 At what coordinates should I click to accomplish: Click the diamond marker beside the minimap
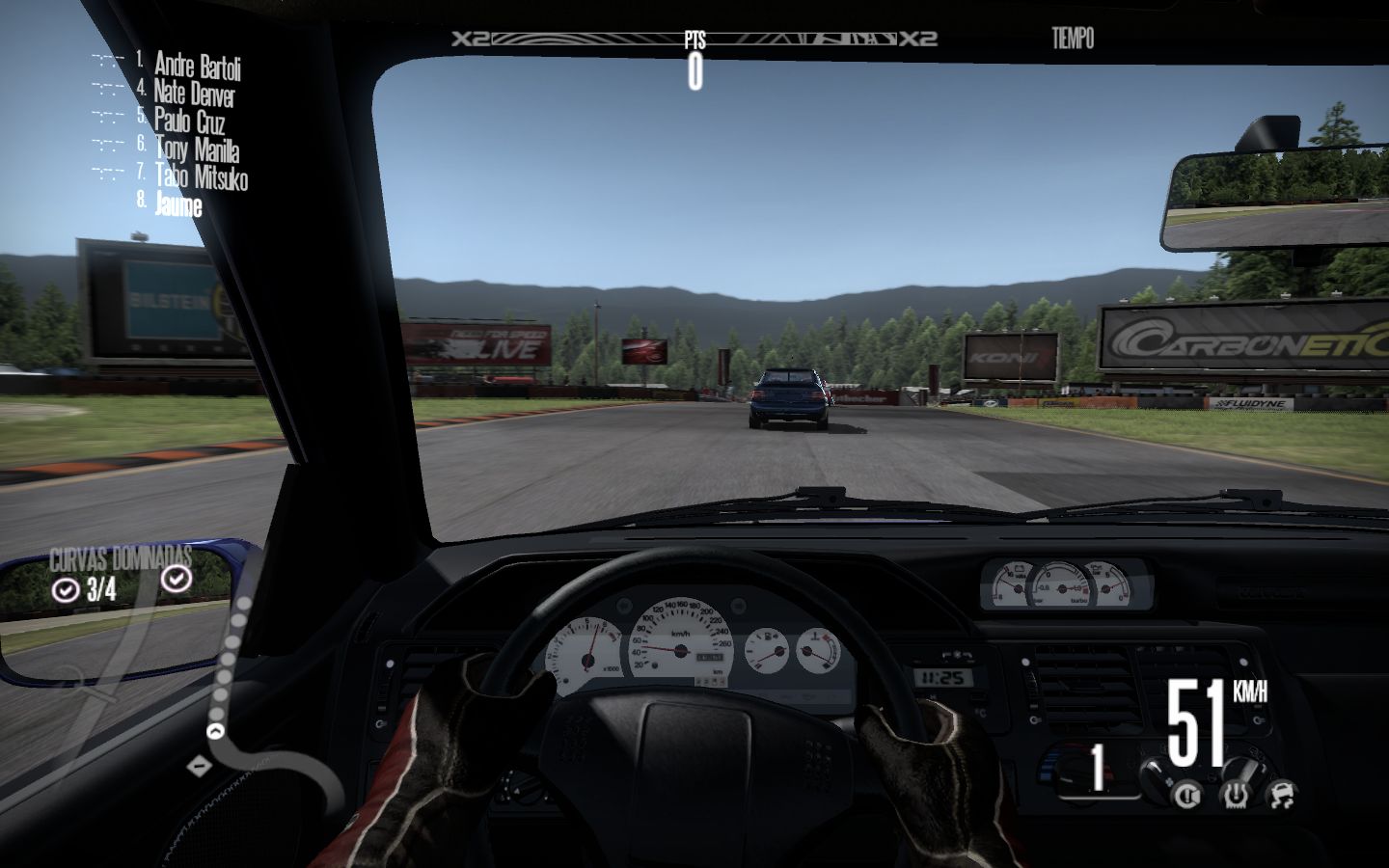click(x=200, y=766)
